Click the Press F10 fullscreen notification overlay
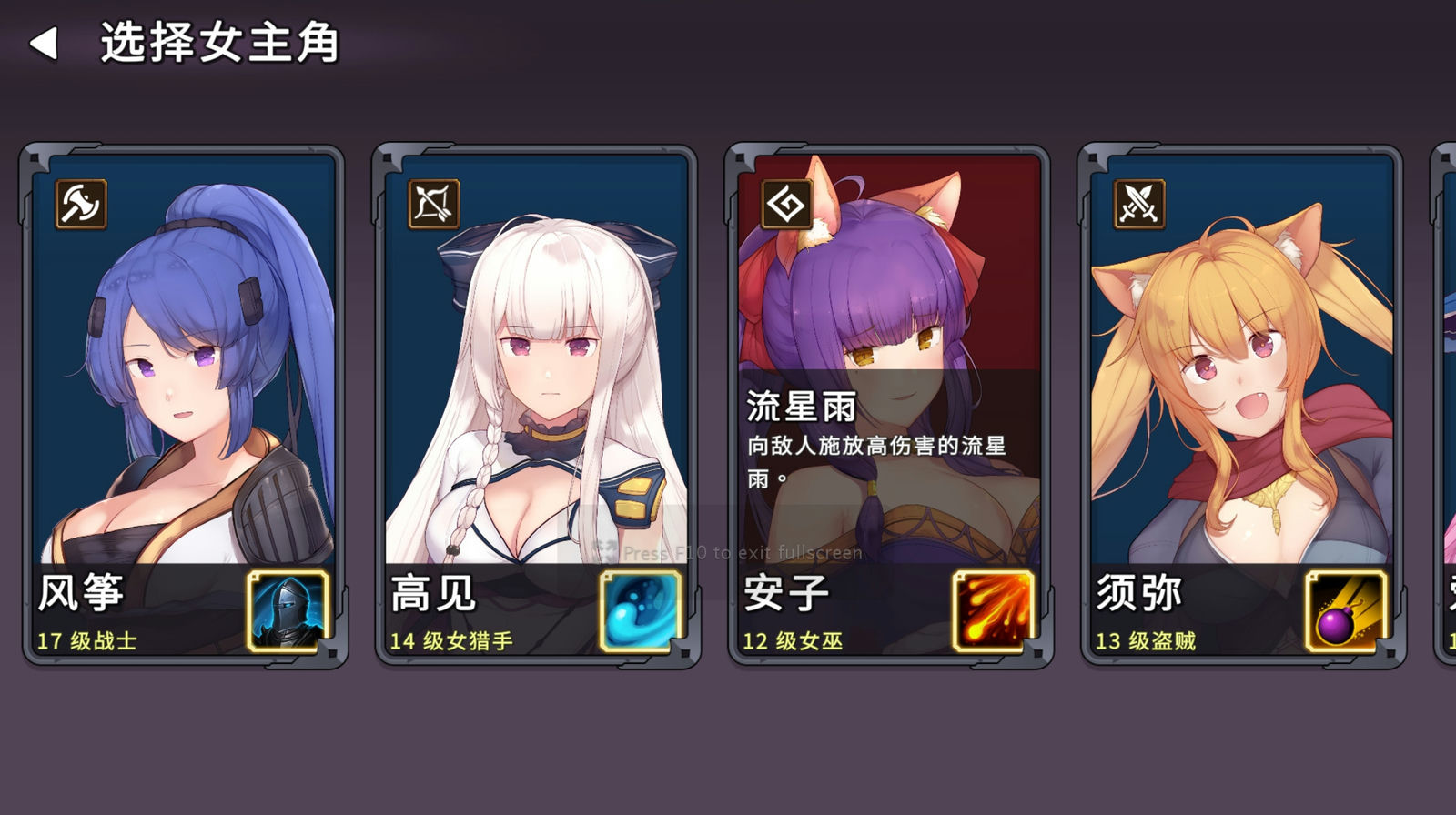This screenshot has width=1456, height=815. pyautogui.click(x=728, y=552)
